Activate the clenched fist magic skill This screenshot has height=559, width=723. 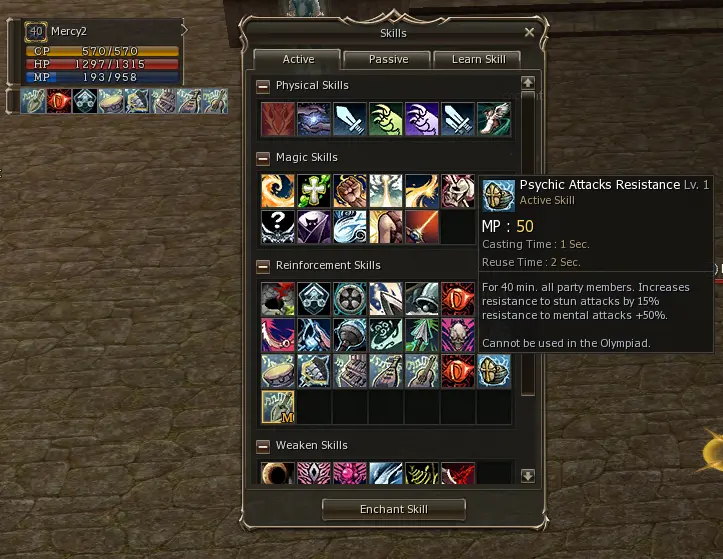(x=350, y=191)
